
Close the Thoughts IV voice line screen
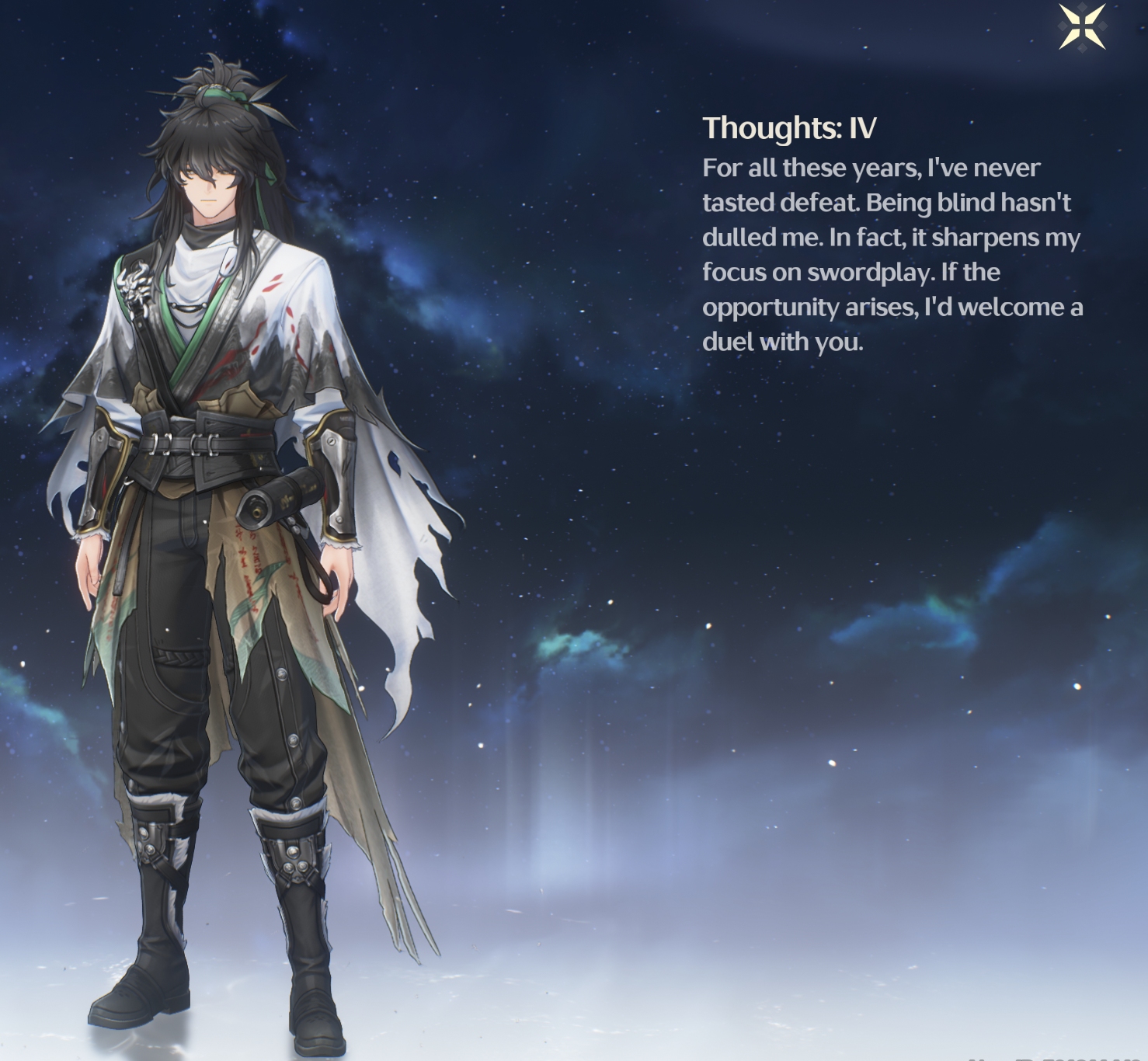click(1082, 27)
